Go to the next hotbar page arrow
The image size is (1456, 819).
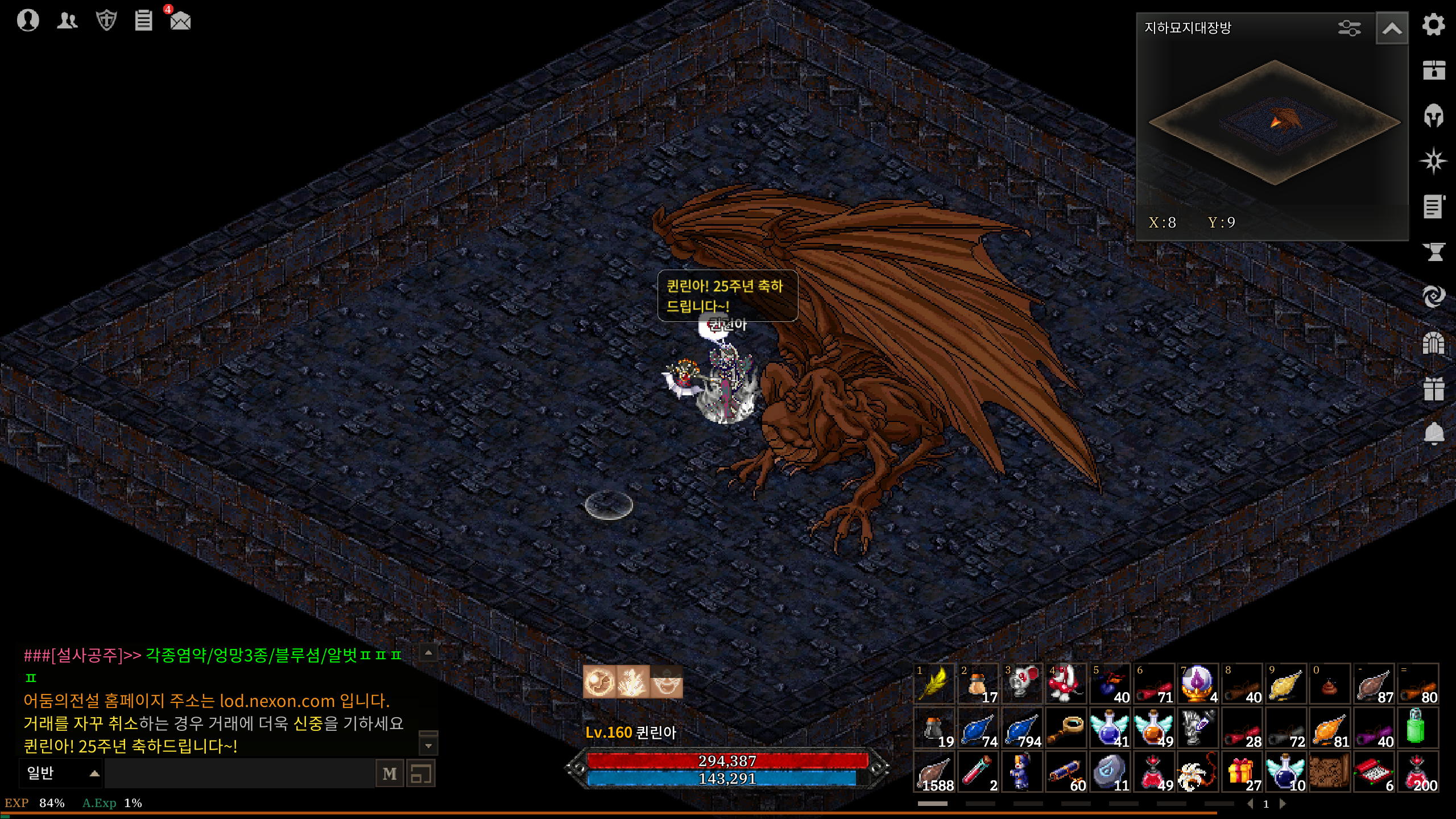[x=1283, y=804]
